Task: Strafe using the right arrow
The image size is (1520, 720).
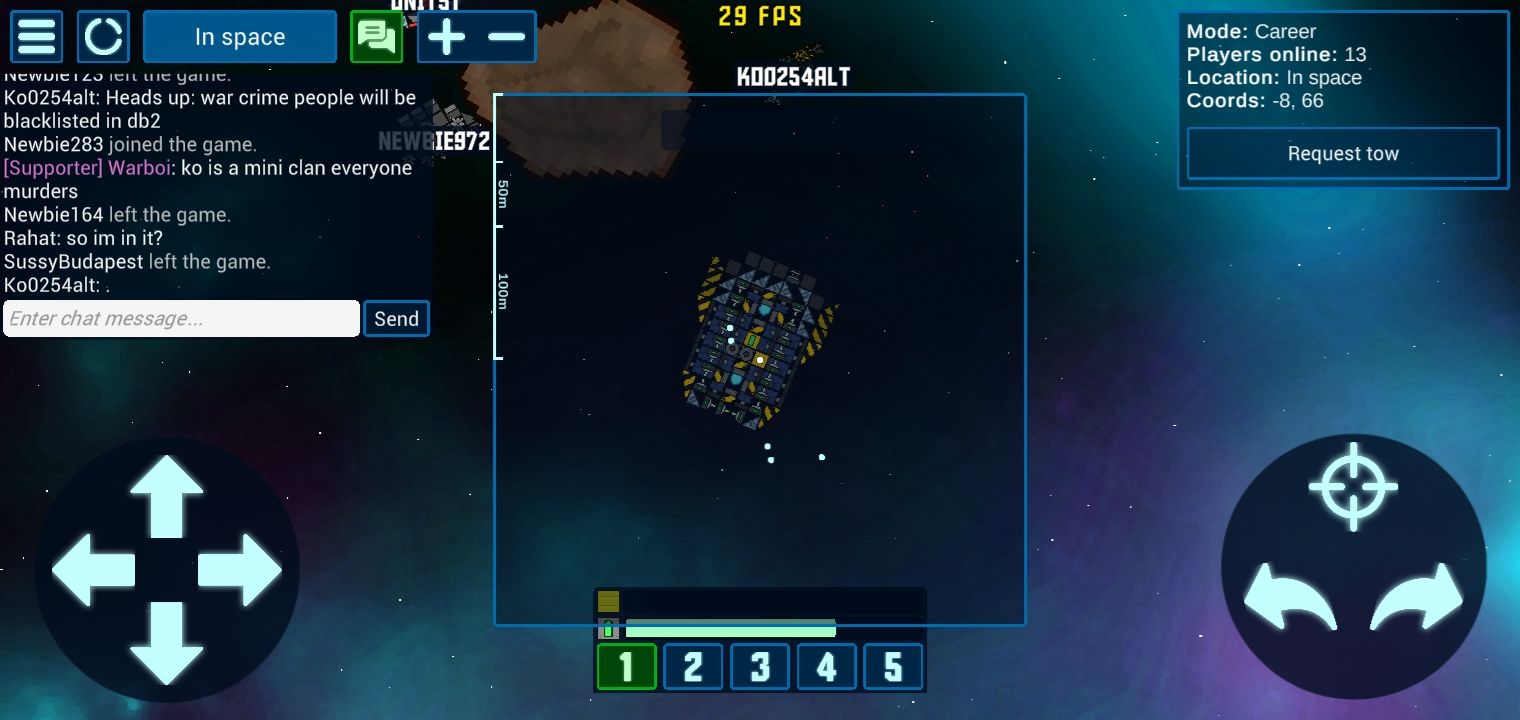Action: (x=240, y=569)
